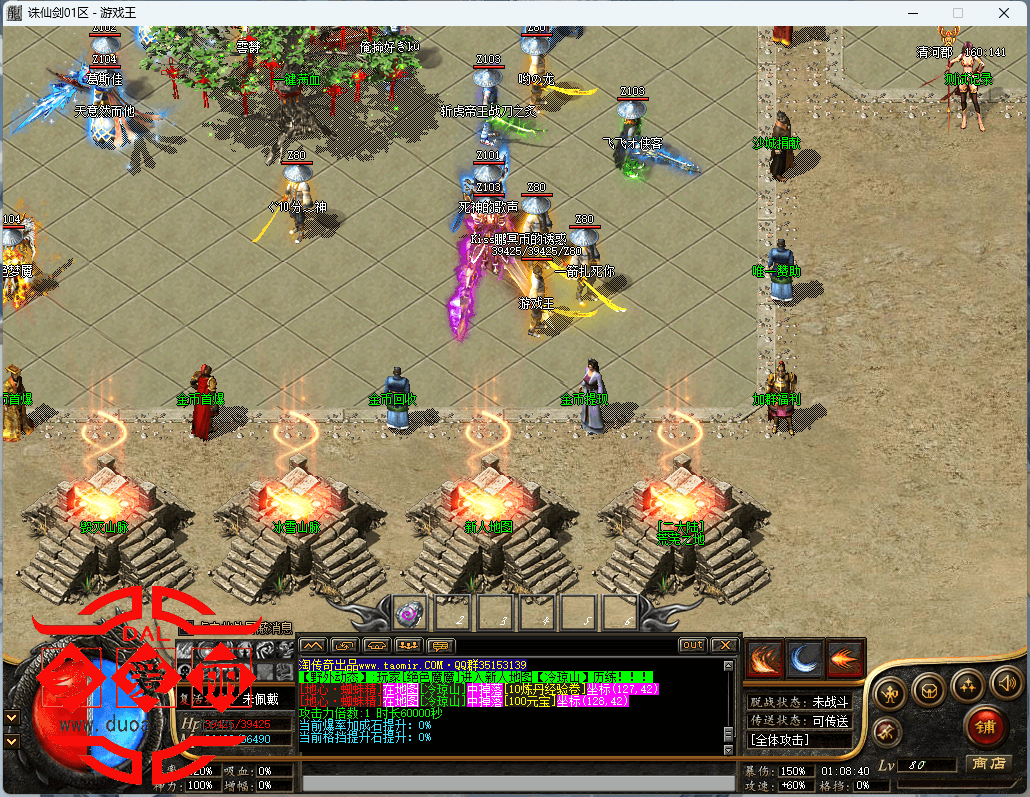Click the three-people group chat channel button

click(x=409, y=645)
